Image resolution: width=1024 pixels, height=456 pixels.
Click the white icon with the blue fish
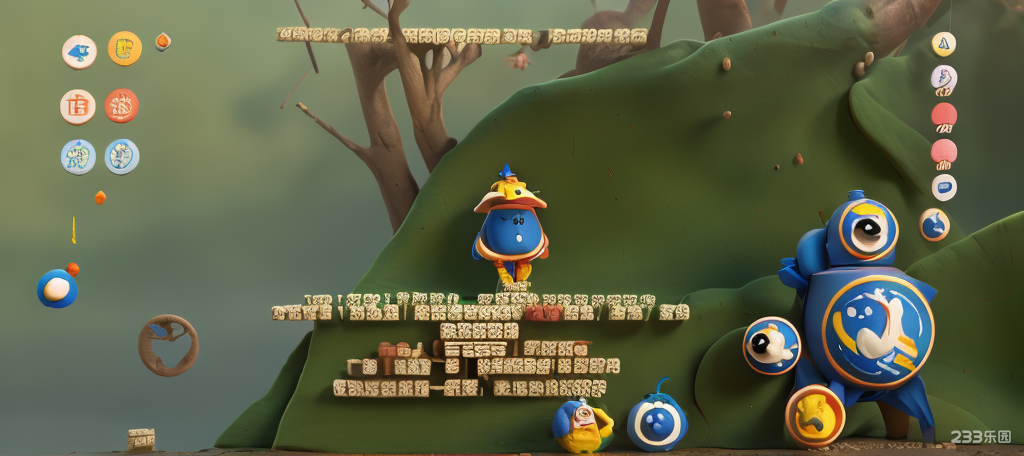79,51
